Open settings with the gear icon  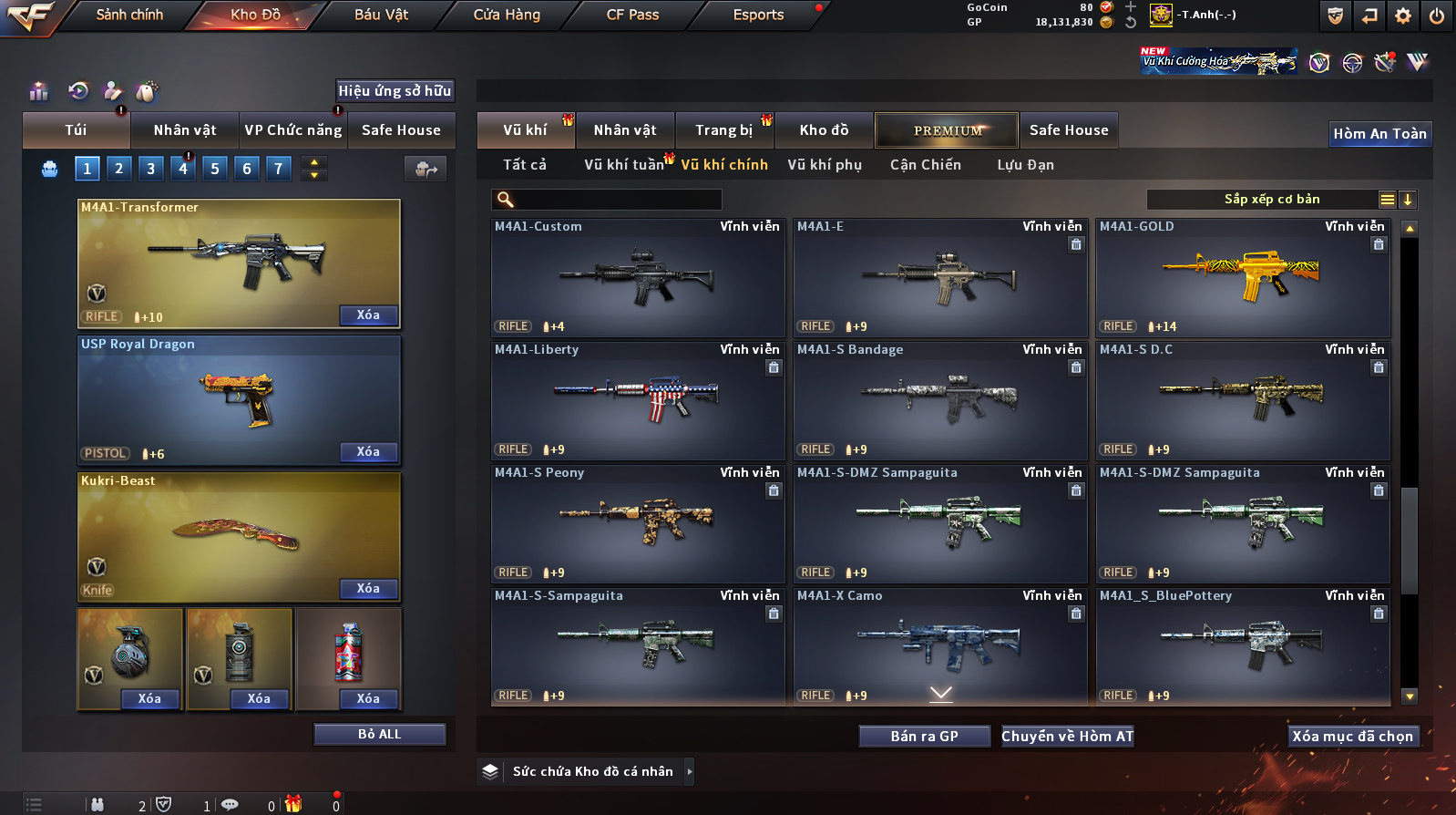(1403, 15)
